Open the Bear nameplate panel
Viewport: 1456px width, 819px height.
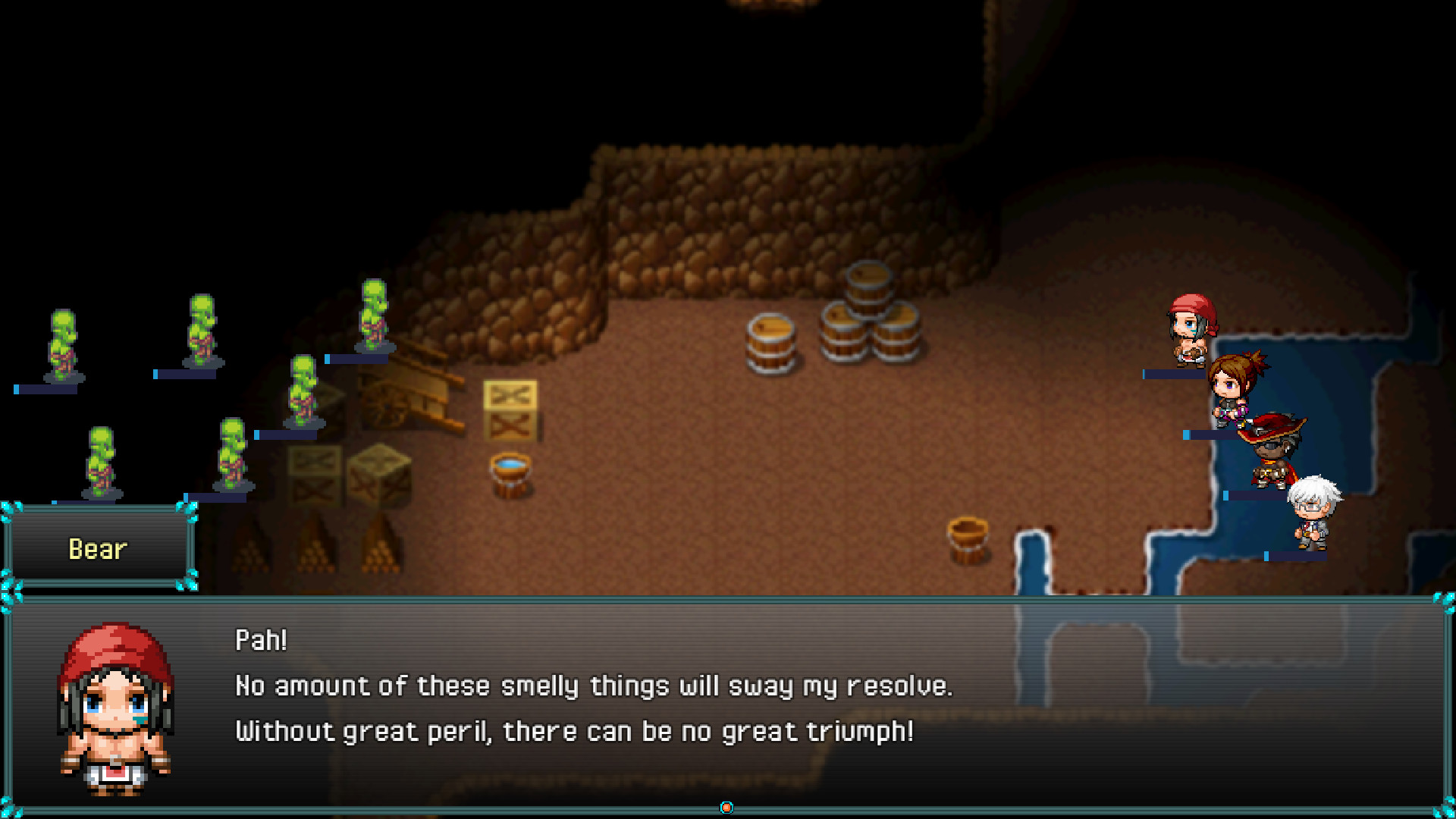coord(97,549)
